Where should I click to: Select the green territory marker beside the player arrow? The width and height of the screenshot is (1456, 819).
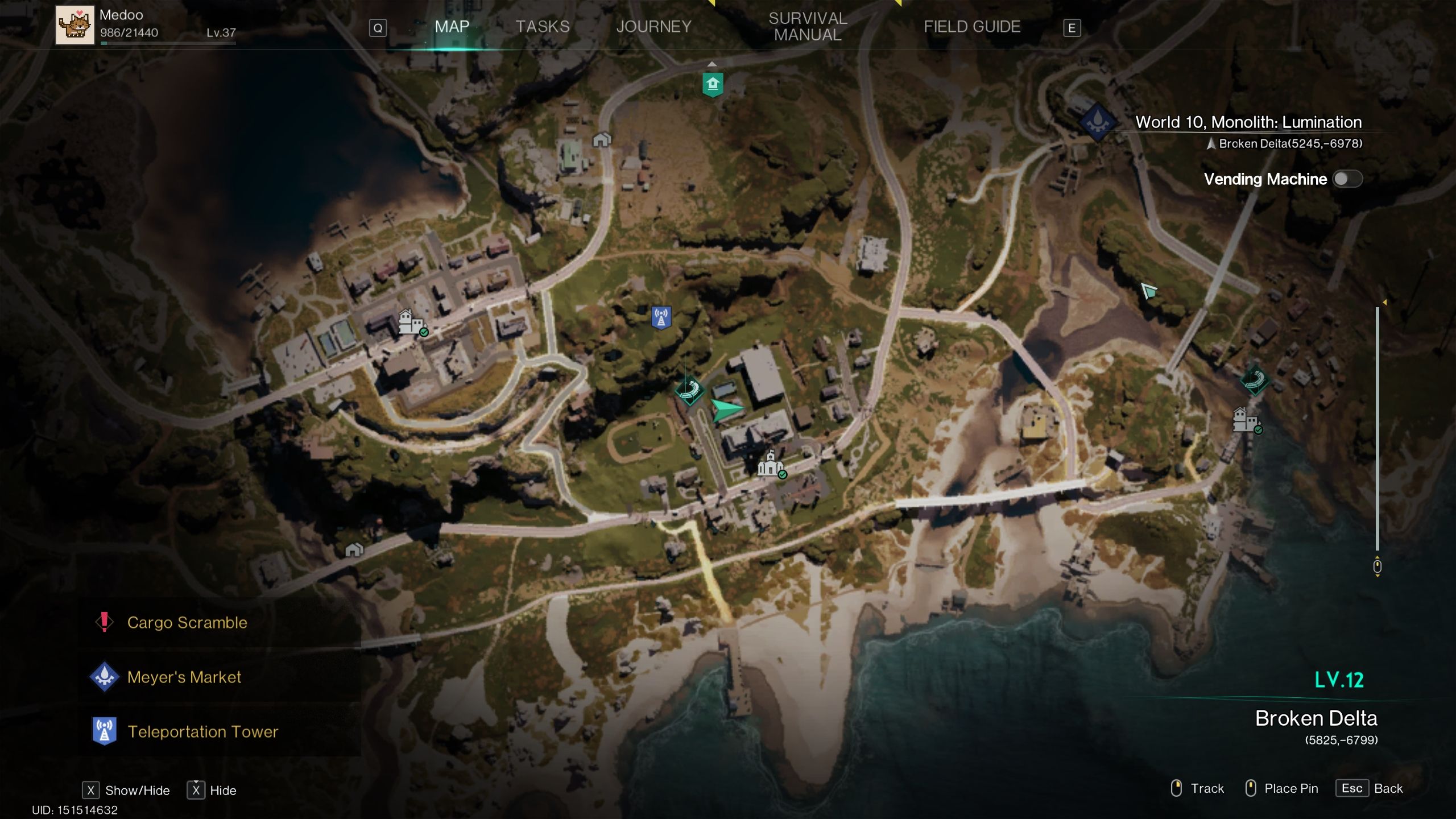(x=690, y=391)
